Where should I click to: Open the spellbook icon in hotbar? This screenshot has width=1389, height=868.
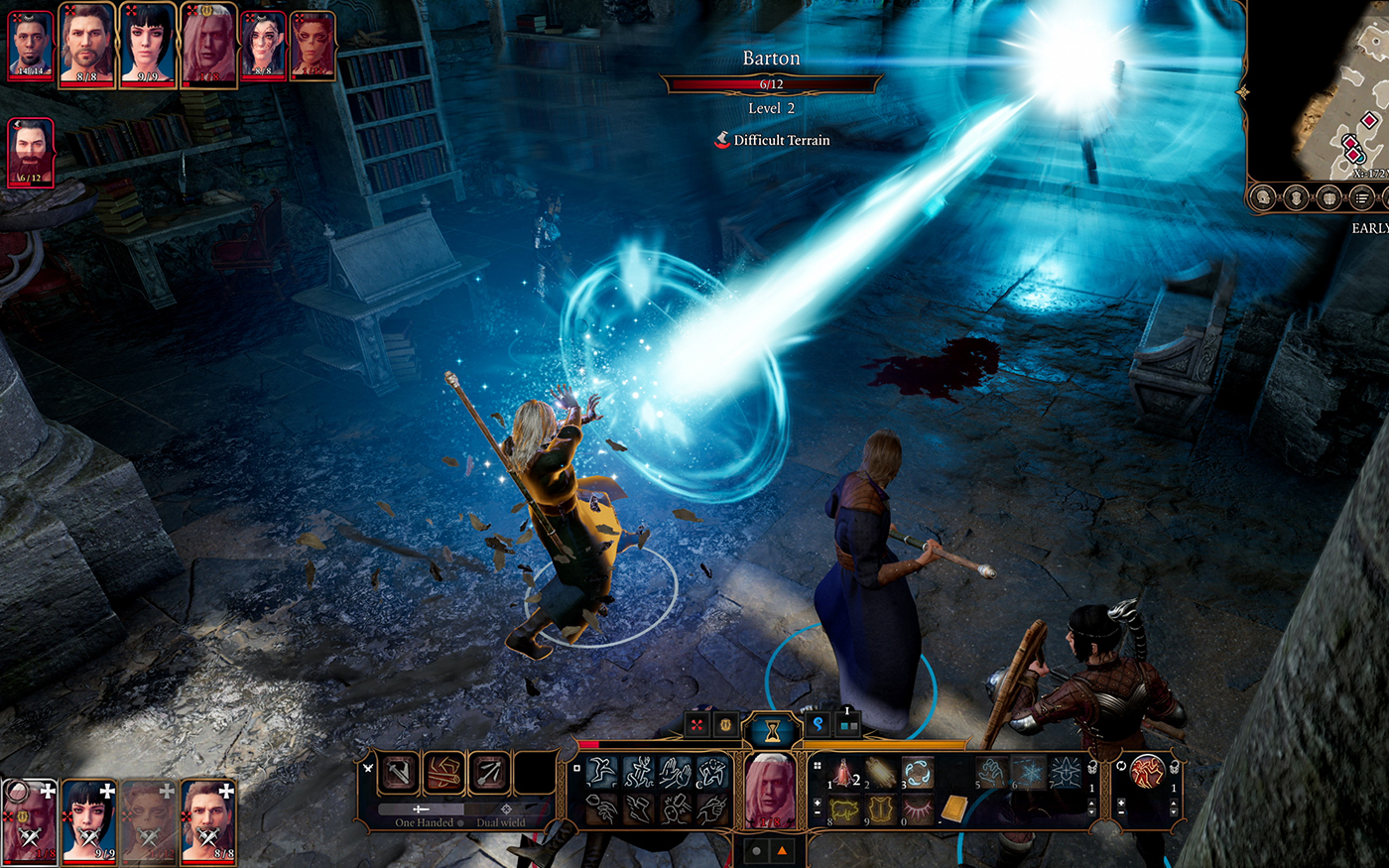[954, 810]
